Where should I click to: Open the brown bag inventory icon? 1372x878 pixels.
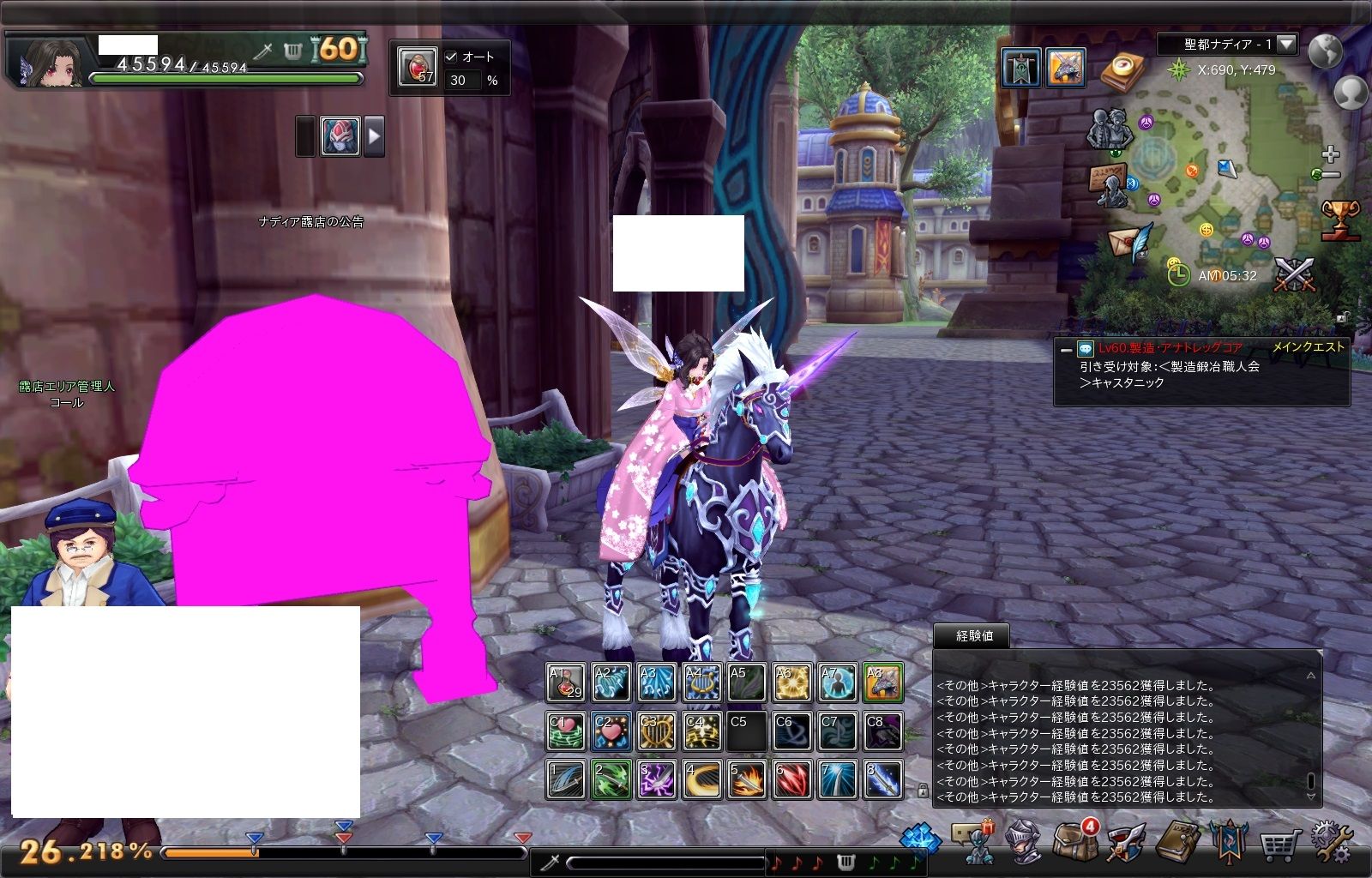[x=1073, y=842]
